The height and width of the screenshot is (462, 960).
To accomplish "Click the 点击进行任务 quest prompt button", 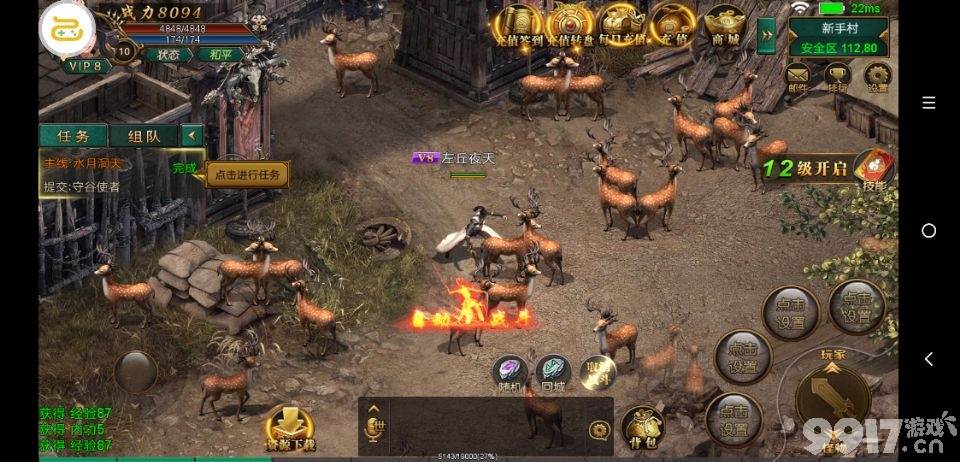I will pos(247,174).
